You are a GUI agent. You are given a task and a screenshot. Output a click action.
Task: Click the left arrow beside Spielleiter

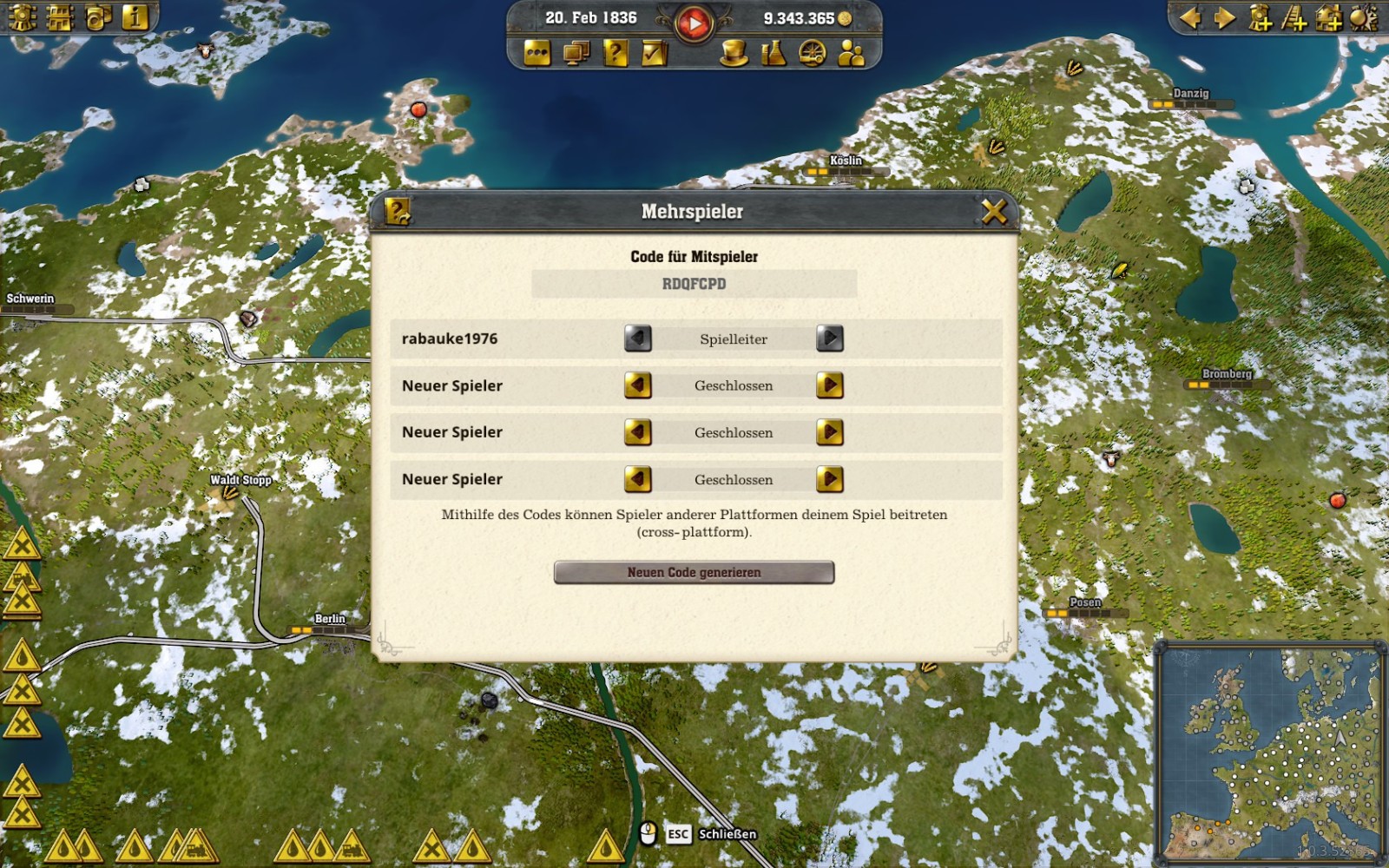coord(637,339)
